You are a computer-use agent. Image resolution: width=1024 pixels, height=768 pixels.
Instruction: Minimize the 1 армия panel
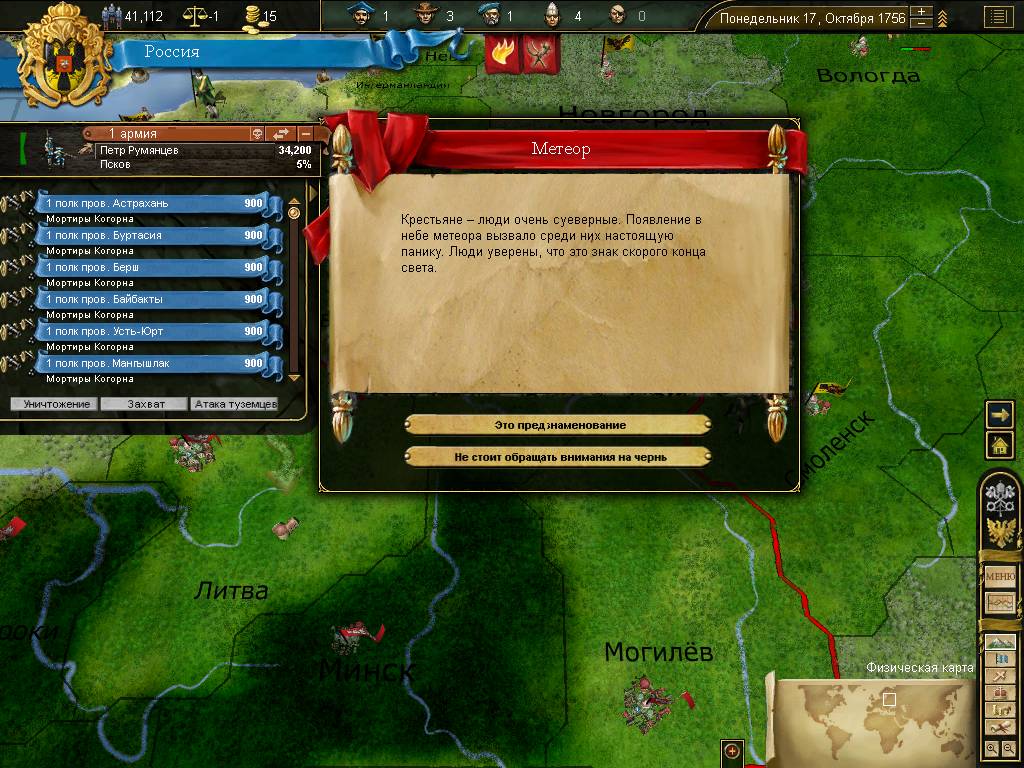[305, 134]
